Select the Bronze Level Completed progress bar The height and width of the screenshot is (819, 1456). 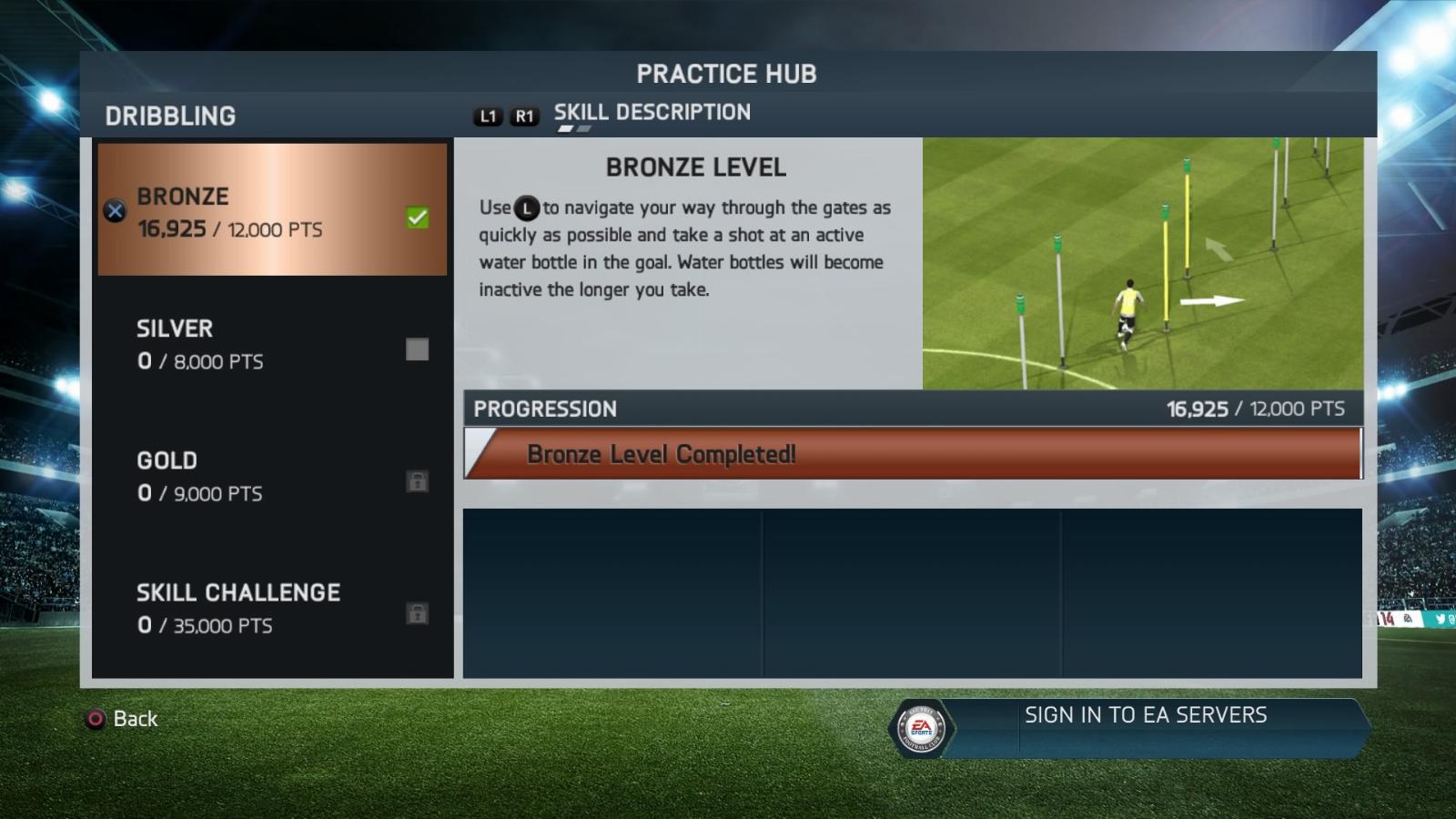coord(913,454)
